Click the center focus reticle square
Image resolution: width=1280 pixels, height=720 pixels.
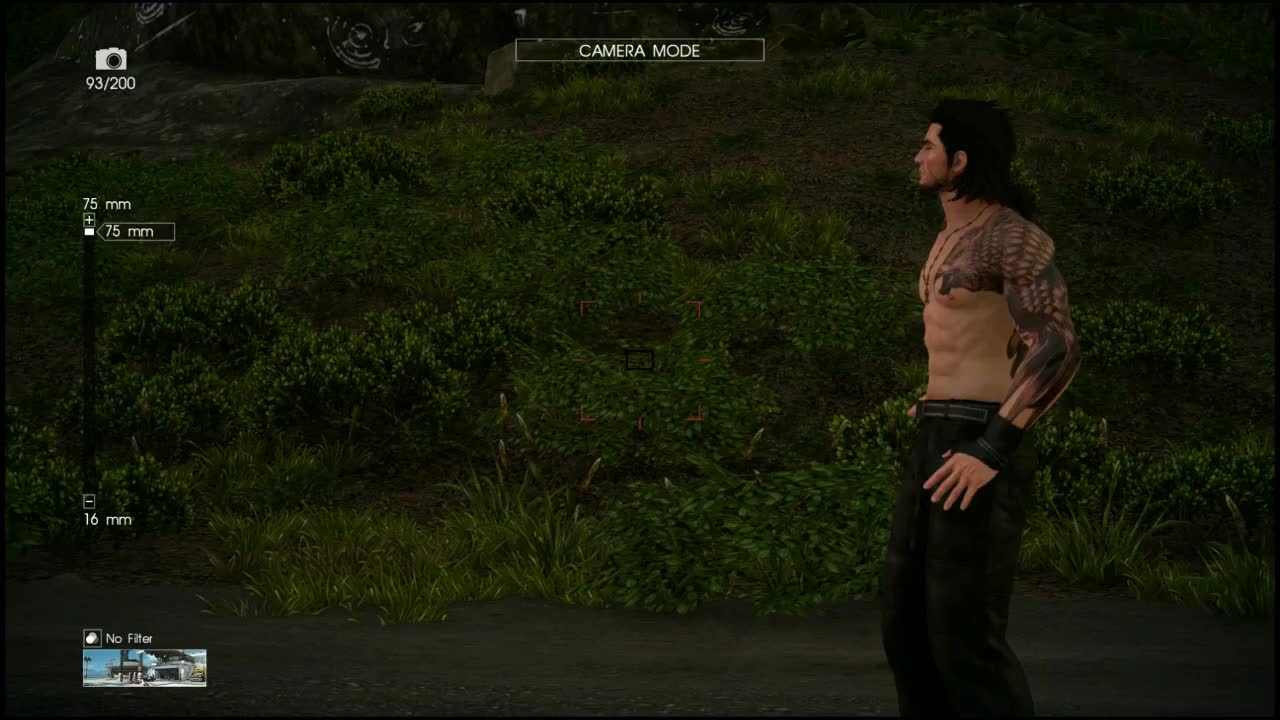click(x=639, y=360)
